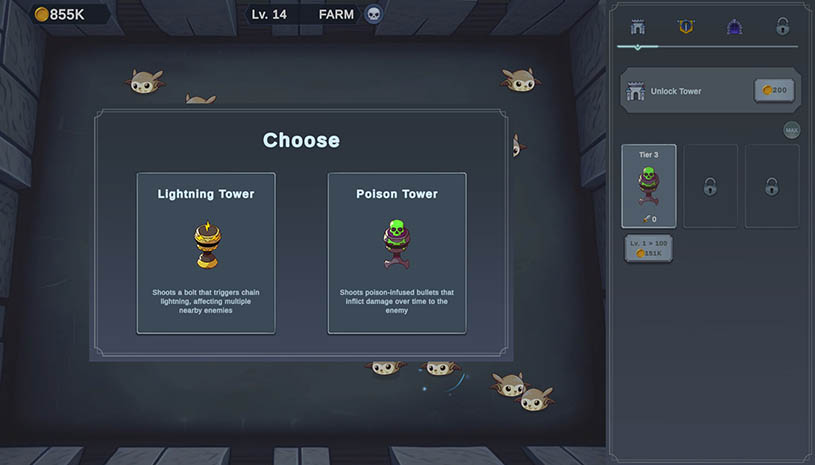The height and width of the screenshot is (465, 815).
Task: Buy Unlock Tower for 200 coins
Action: (774, 91)
